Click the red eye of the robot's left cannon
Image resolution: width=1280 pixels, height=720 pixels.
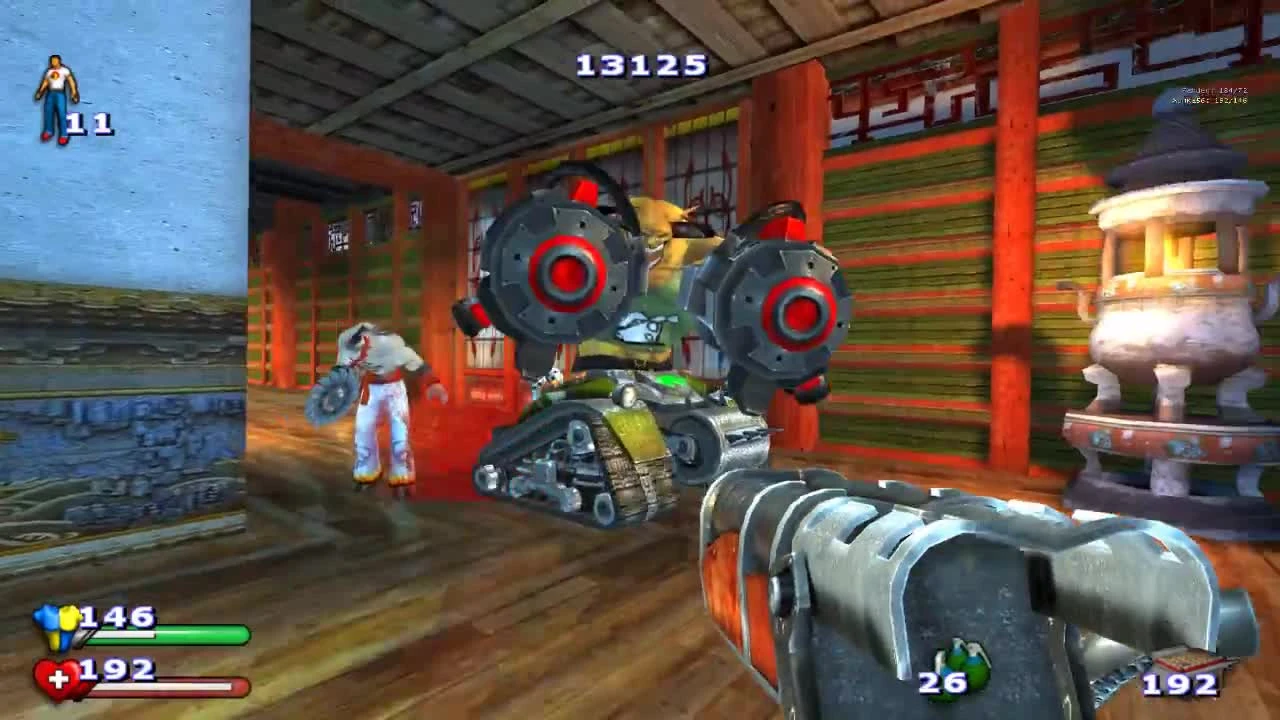[x=566, y=270]
